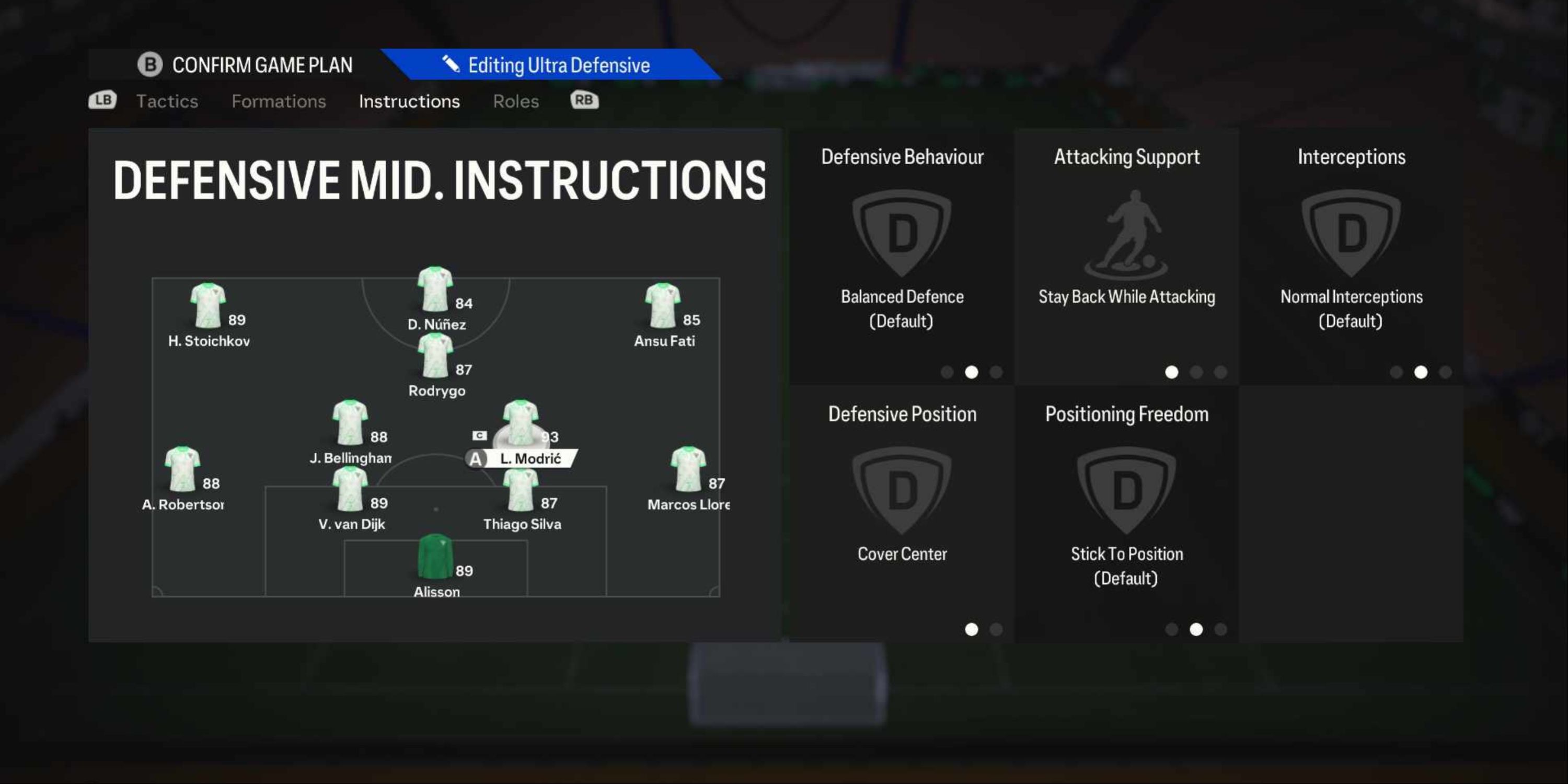Switch to the Formations tab

tap(279, 101)
